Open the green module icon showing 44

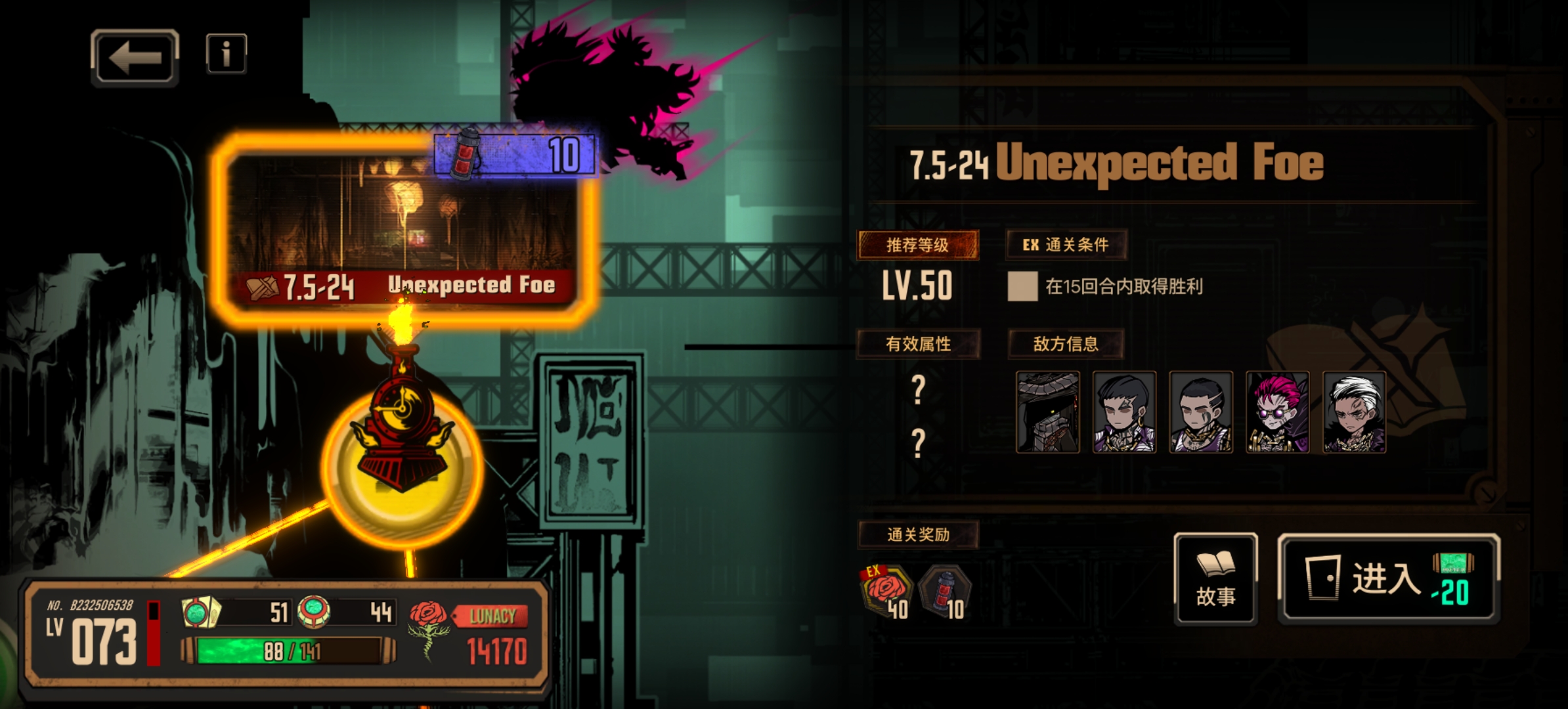(x=314, y=612)
